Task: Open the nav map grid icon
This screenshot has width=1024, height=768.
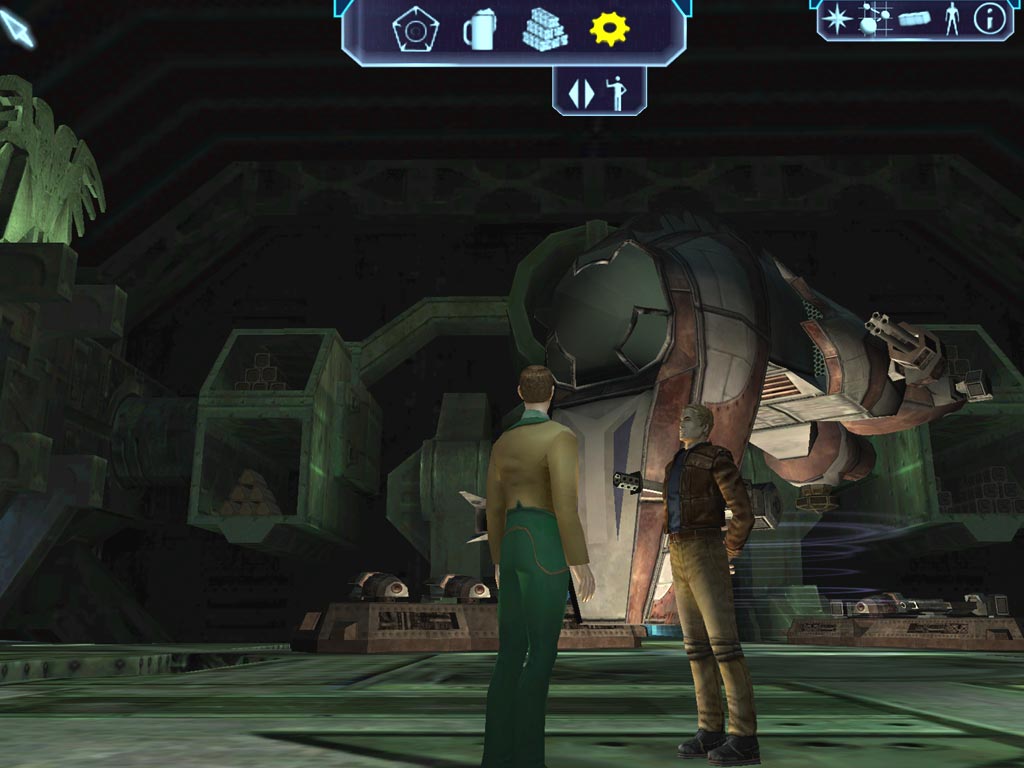Action: (875, 19)
